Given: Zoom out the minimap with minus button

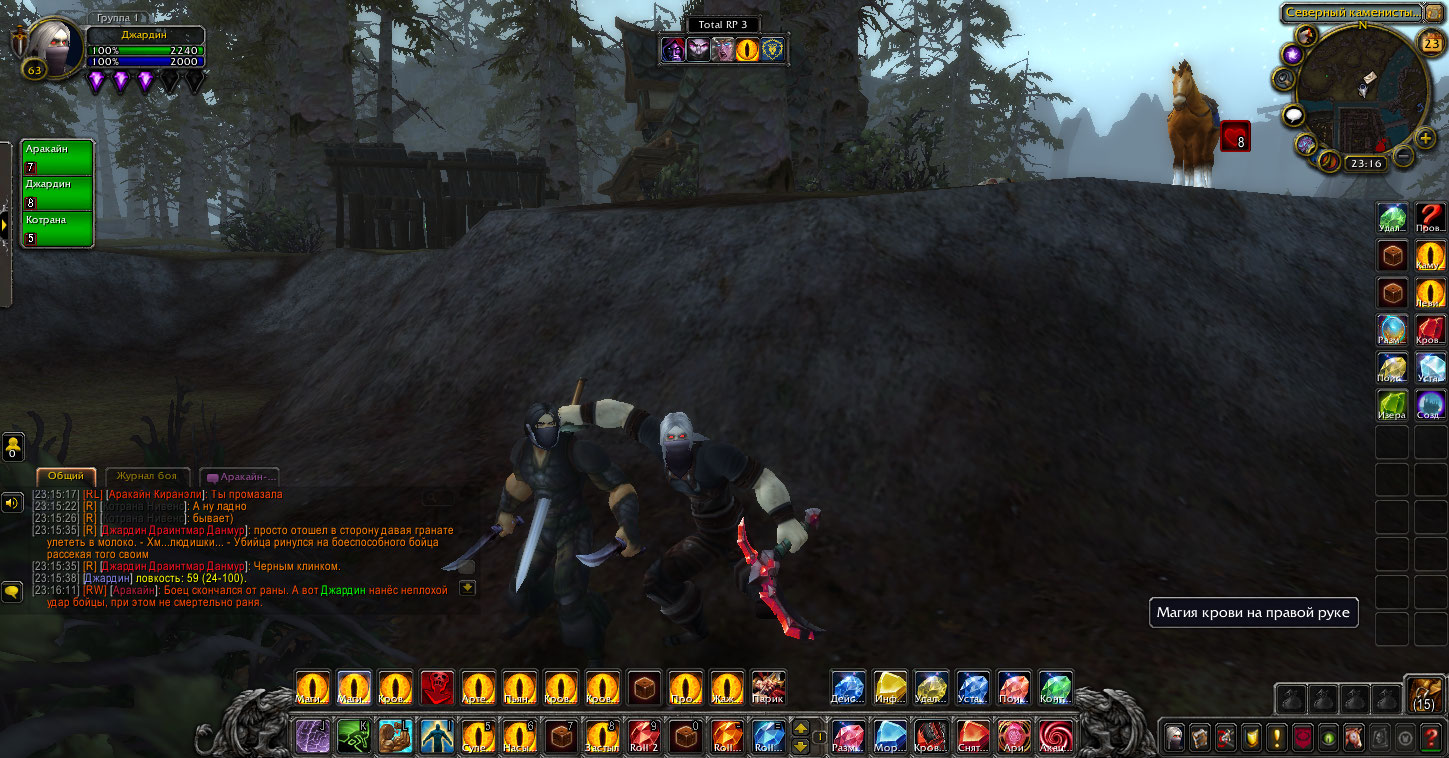Looking at the screenshot, I should [1403, 156].
